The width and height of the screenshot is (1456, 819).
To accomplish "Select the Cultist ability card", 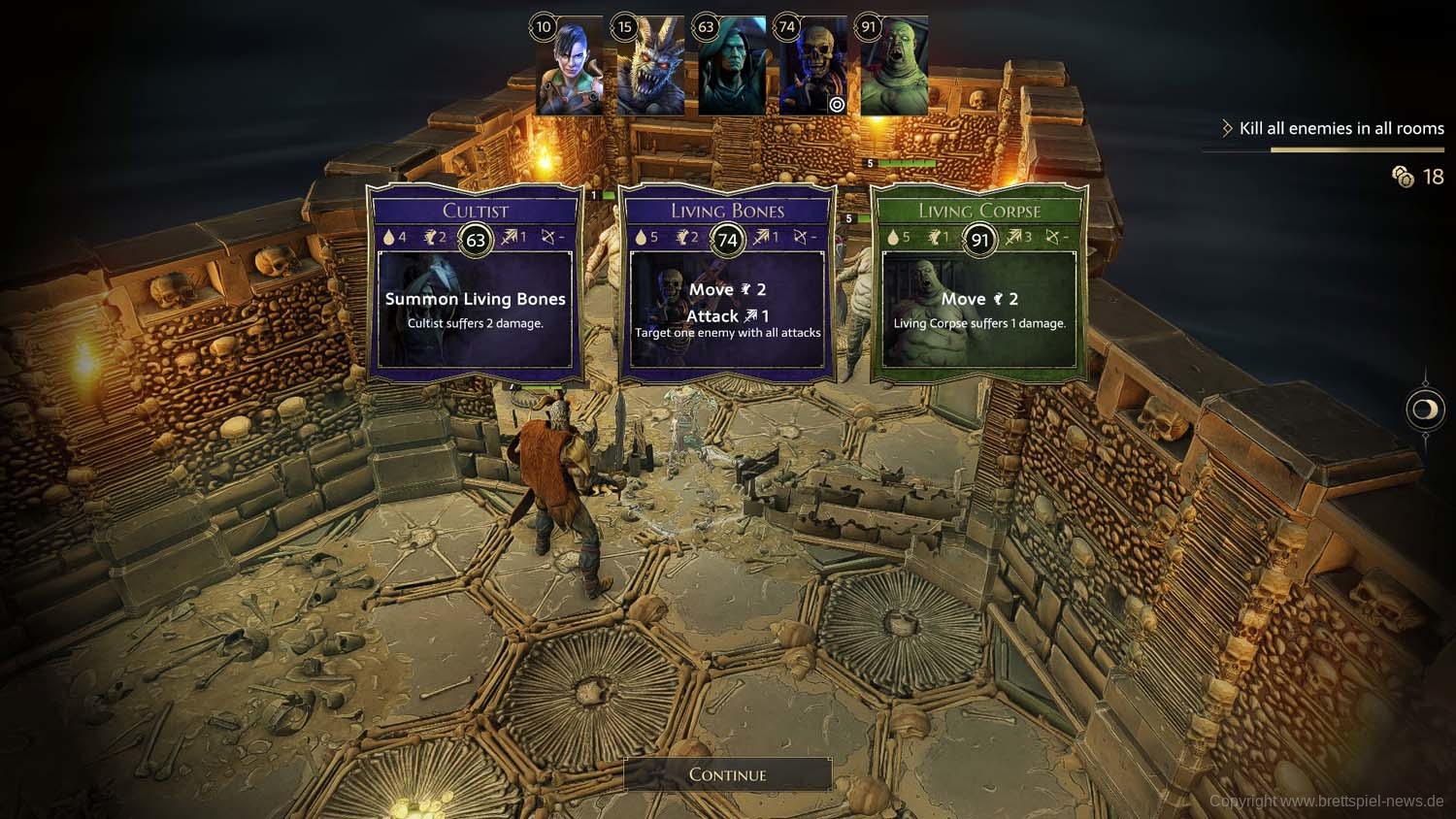I will pos(475,281).
